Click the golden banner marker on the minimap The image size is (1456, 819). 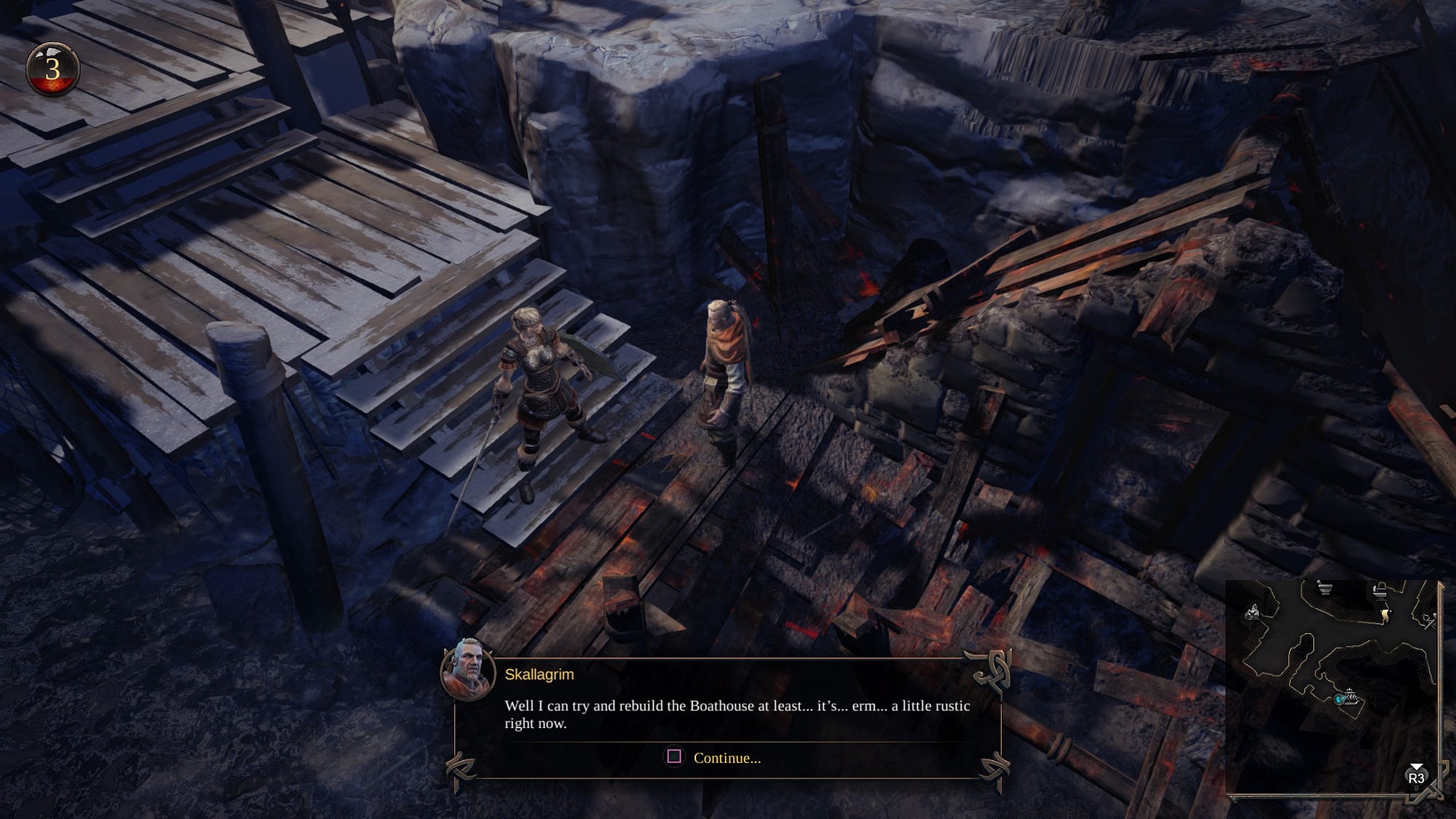coord(1385,616)
